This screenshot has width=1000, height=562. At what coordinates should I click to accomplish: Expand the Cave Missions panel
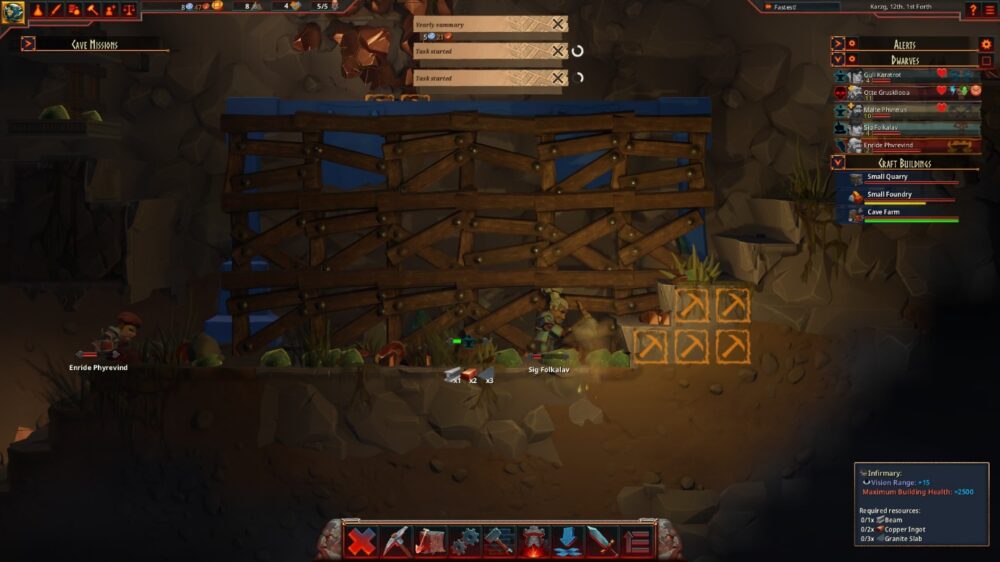click(28, 44)
